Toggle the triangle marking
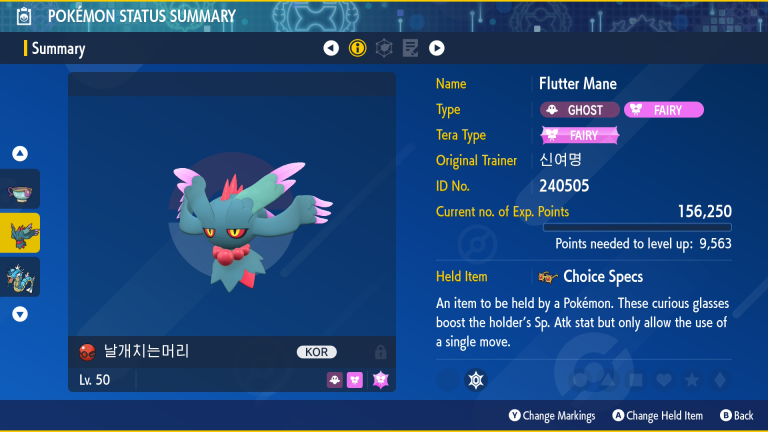Screen dimensions: 768x432 click(x=607, y=380)
